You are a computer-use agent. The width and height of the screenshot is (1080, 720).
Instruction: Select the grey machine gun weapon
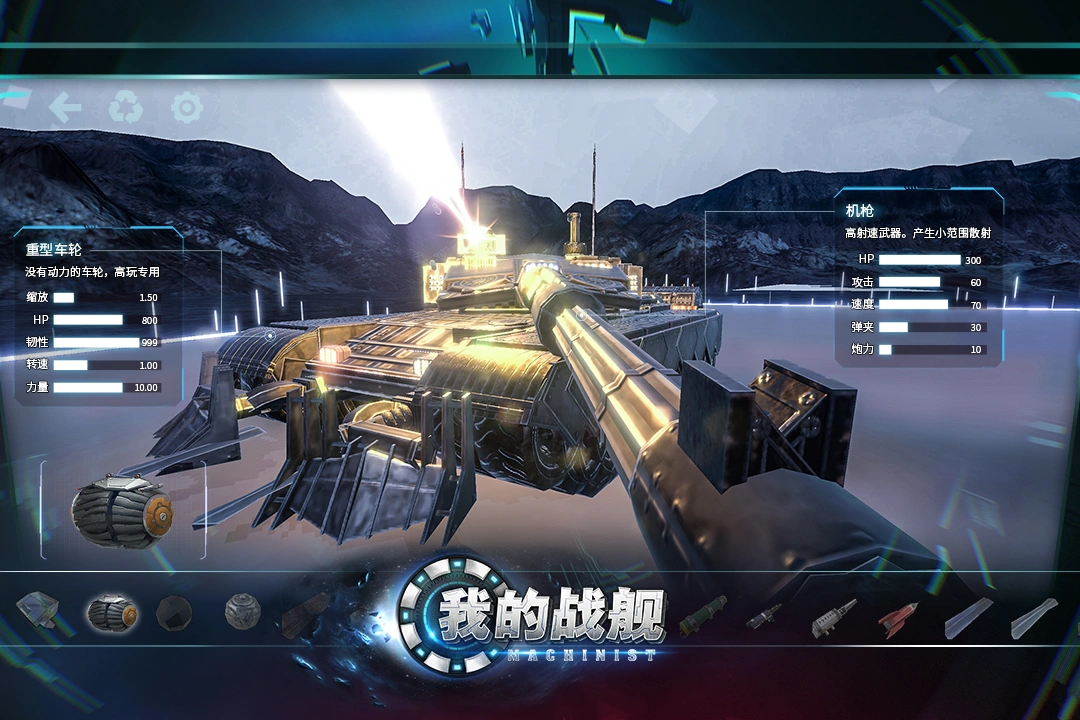834,617
